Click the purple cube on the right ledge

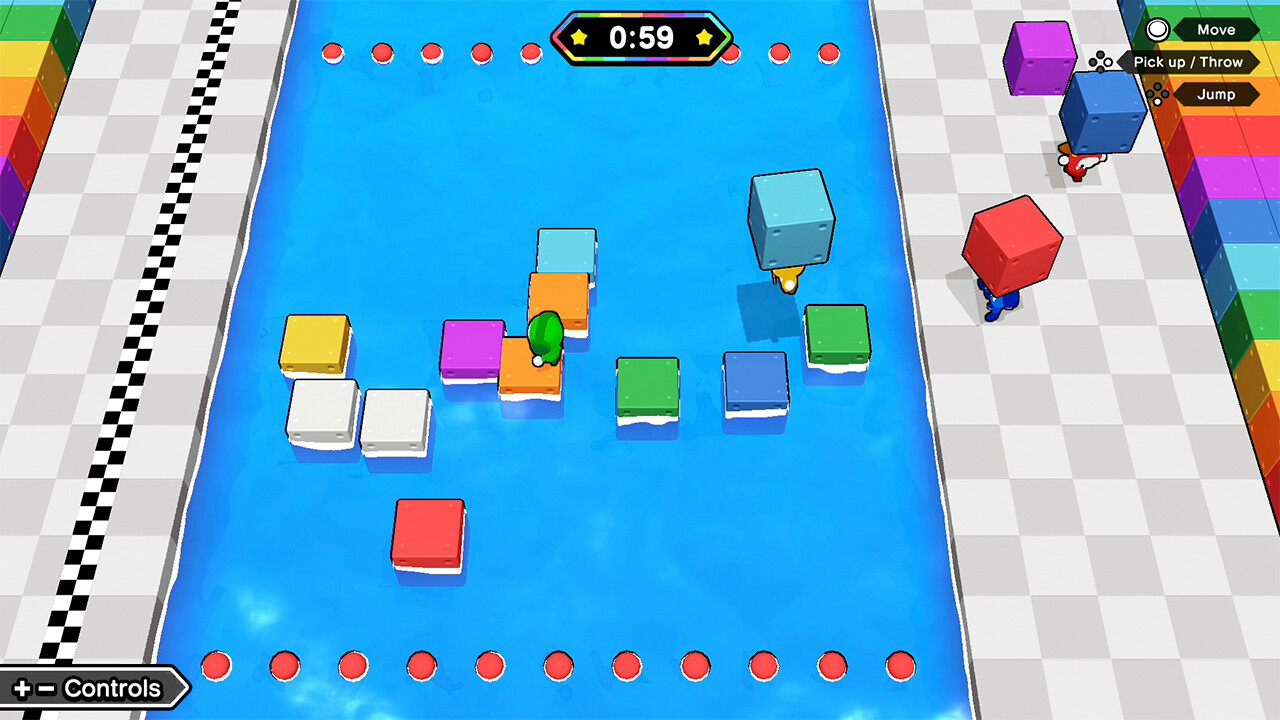pyautogui.click(x=1037, y=58)
